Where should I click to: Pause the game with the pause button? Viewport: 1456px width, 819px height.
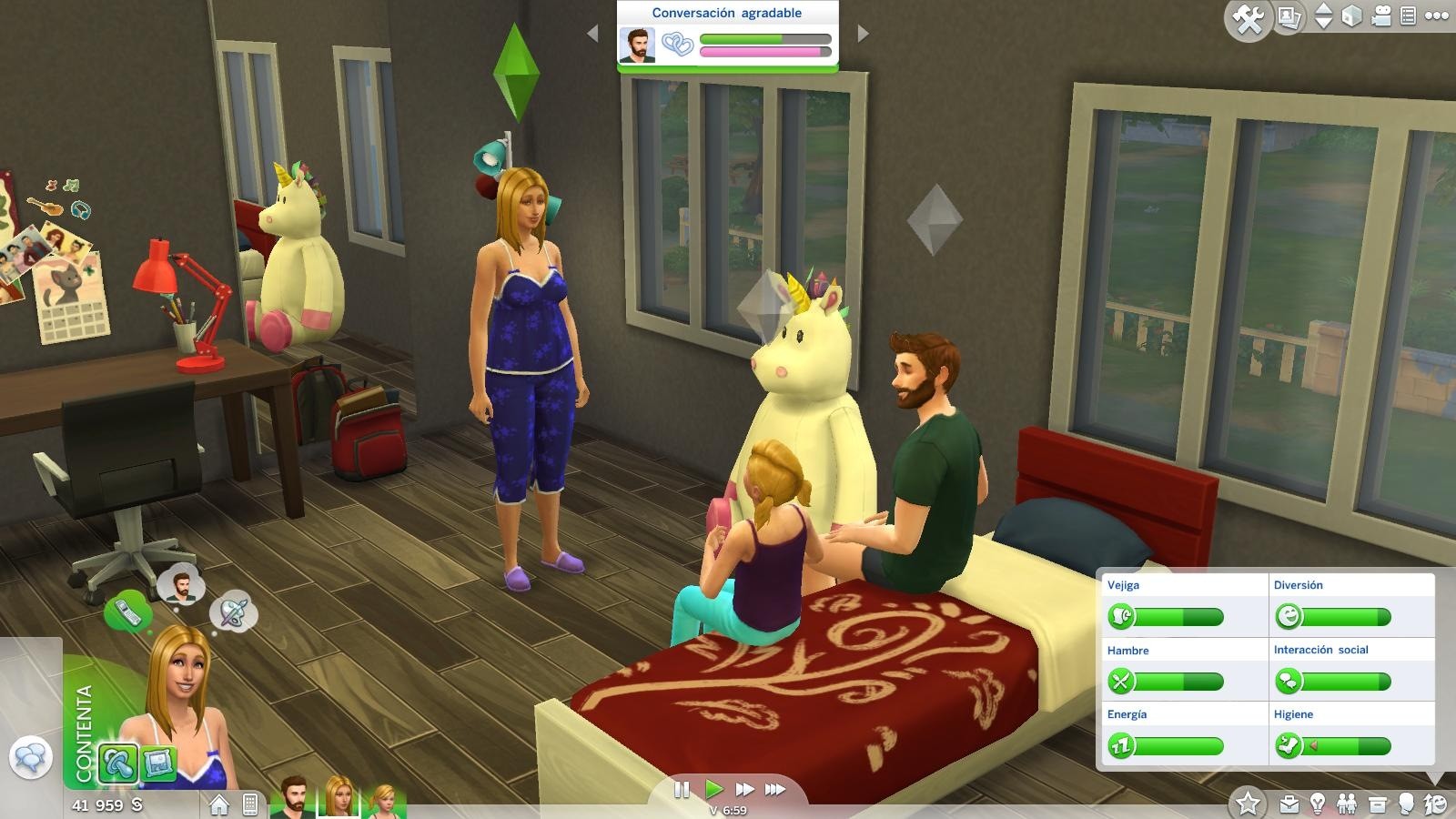(x=682, y=791)
